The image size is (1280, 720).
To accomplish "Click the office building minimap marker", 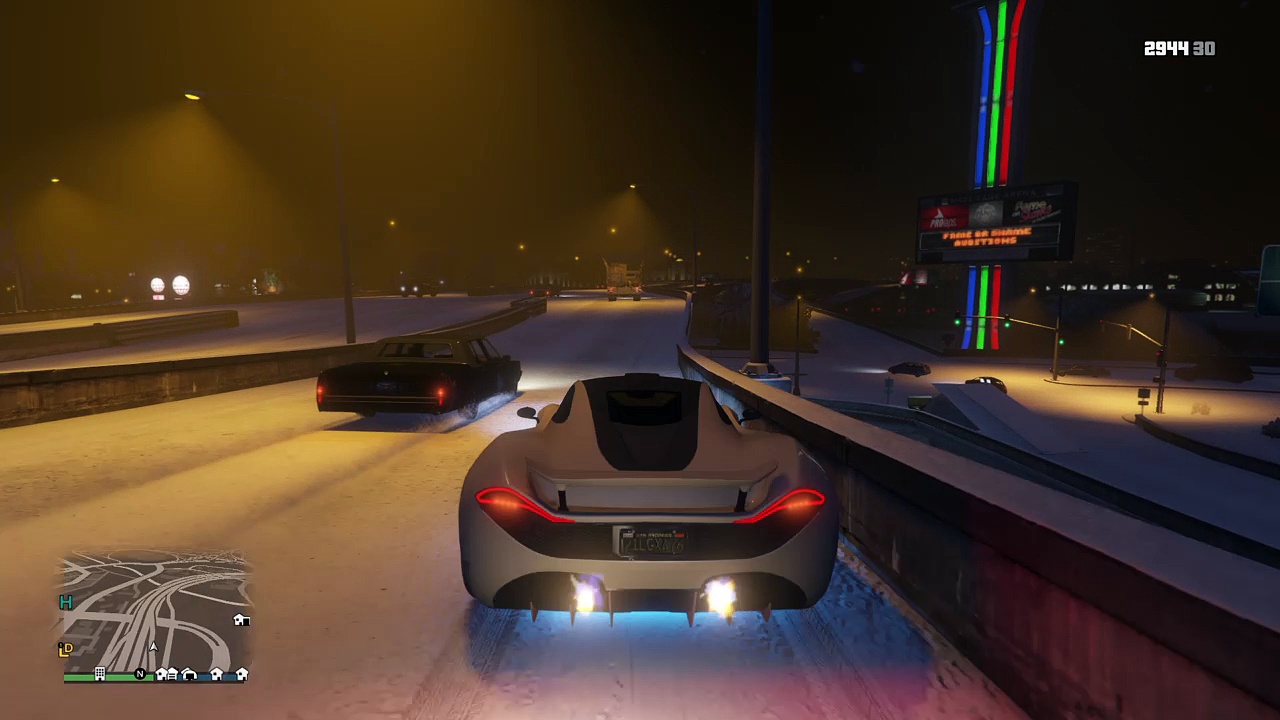I will pyautogui.click(x=100, y=674).
